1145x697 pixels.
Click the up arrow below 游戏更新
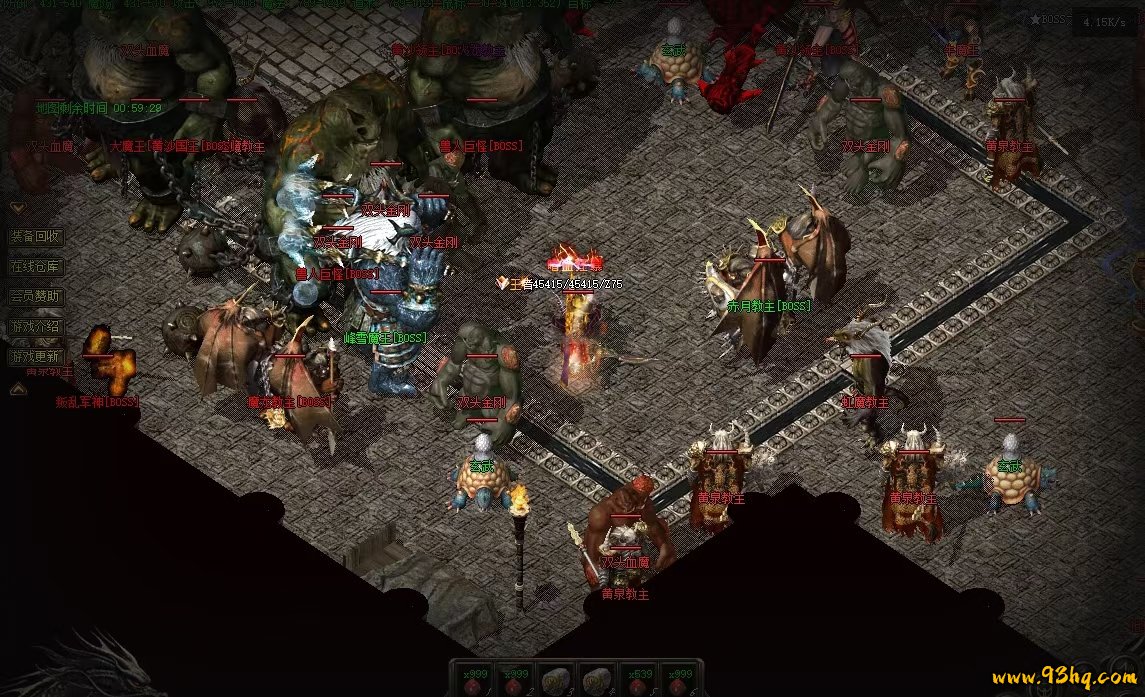[17, 389]
